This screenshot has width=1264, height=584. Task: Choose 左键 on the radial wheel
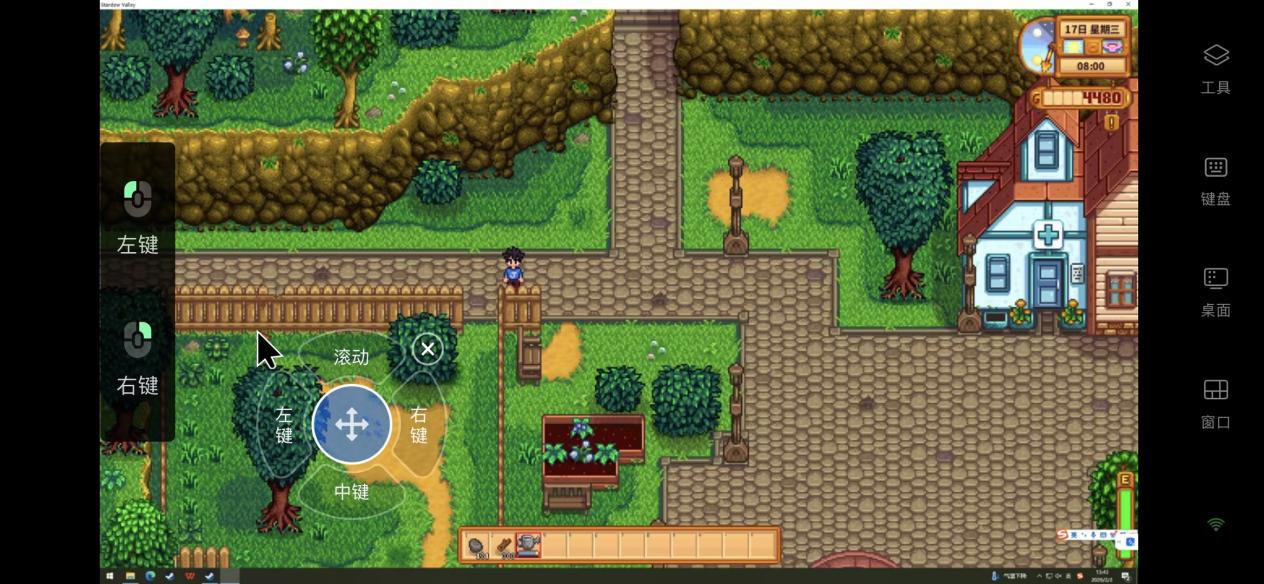(283, 425)
